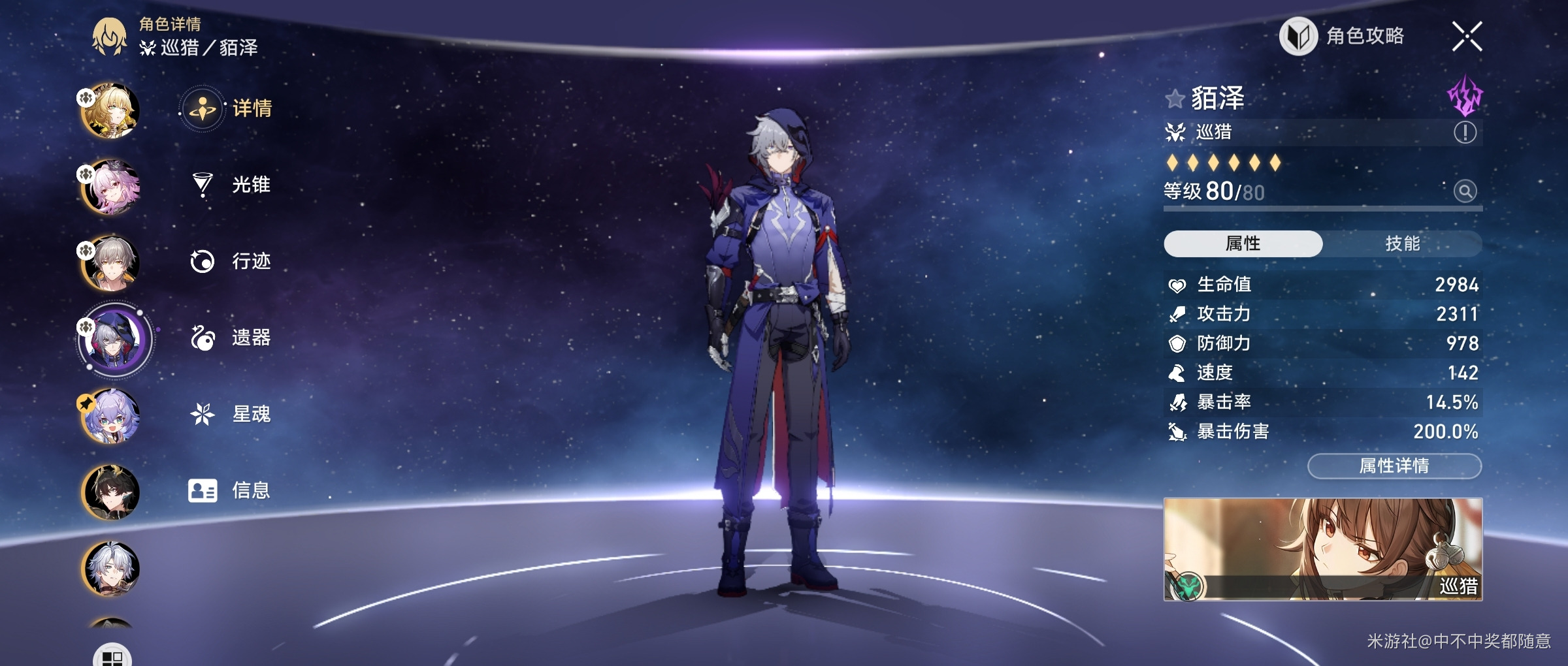Screen dimensions: 1568x666
Task: Click the magnifier icon beside level
Action: (1465, 191)
